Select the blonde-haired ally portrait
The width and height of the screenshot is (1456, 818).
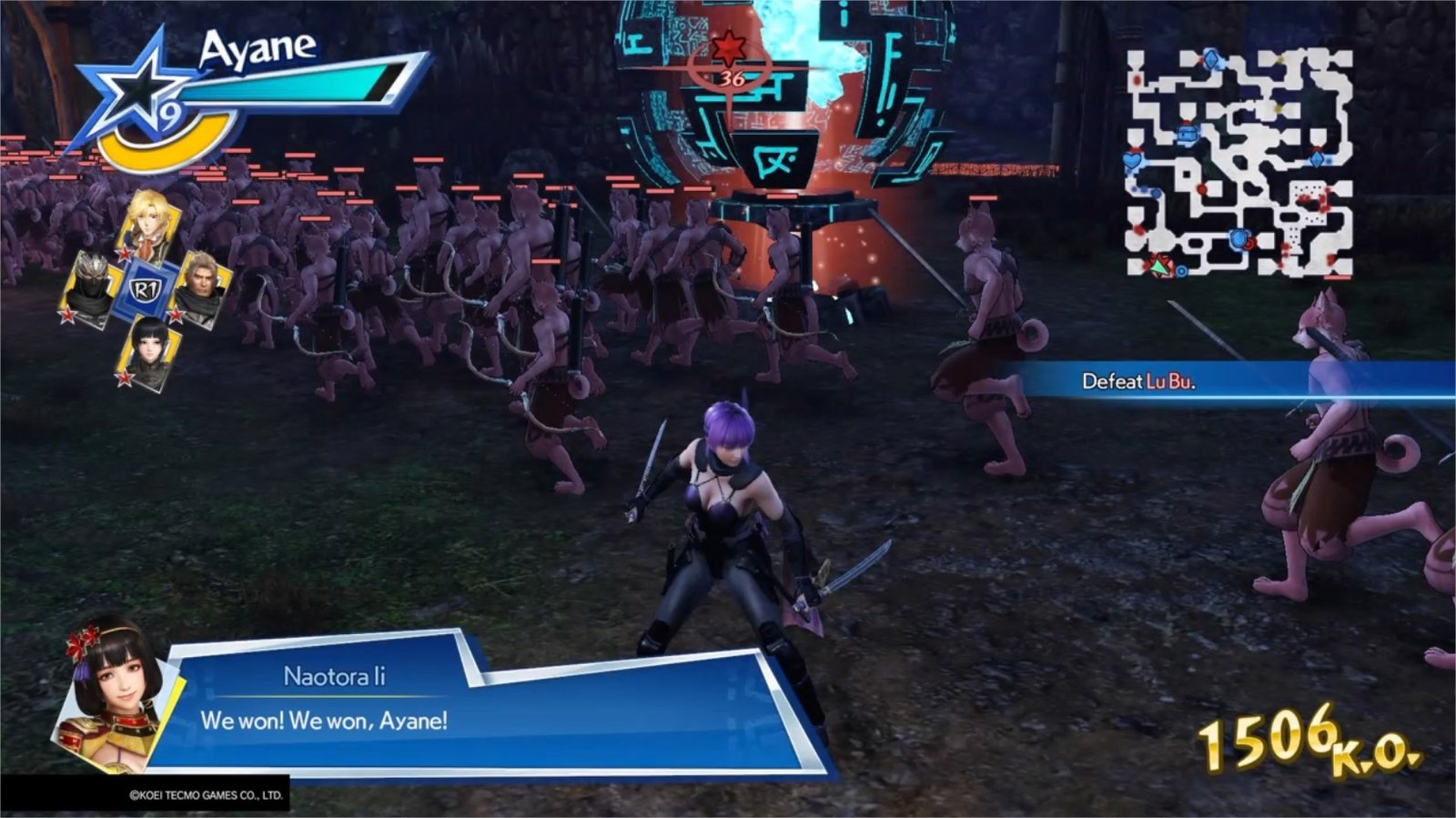pos(148,221)
